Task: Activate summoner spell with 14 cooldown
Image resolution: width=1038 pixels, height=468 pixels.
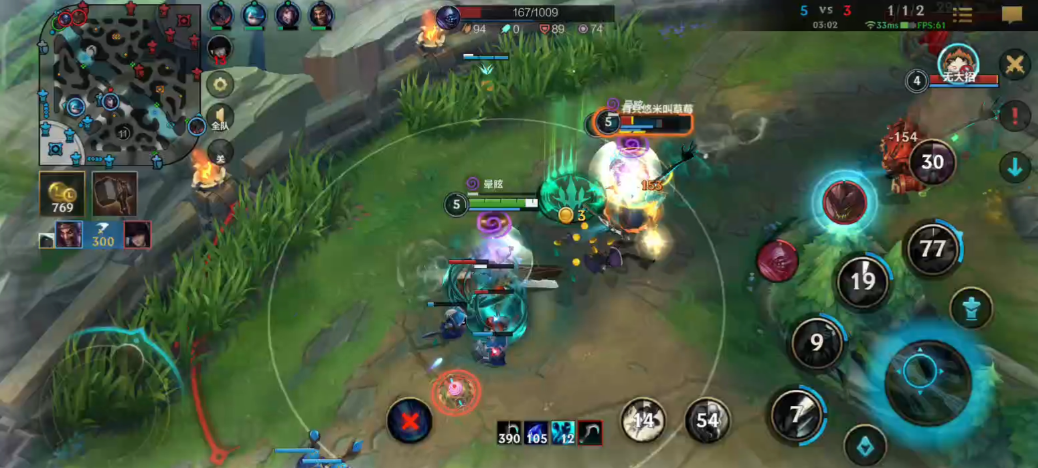Action: (x=643, y=420)
